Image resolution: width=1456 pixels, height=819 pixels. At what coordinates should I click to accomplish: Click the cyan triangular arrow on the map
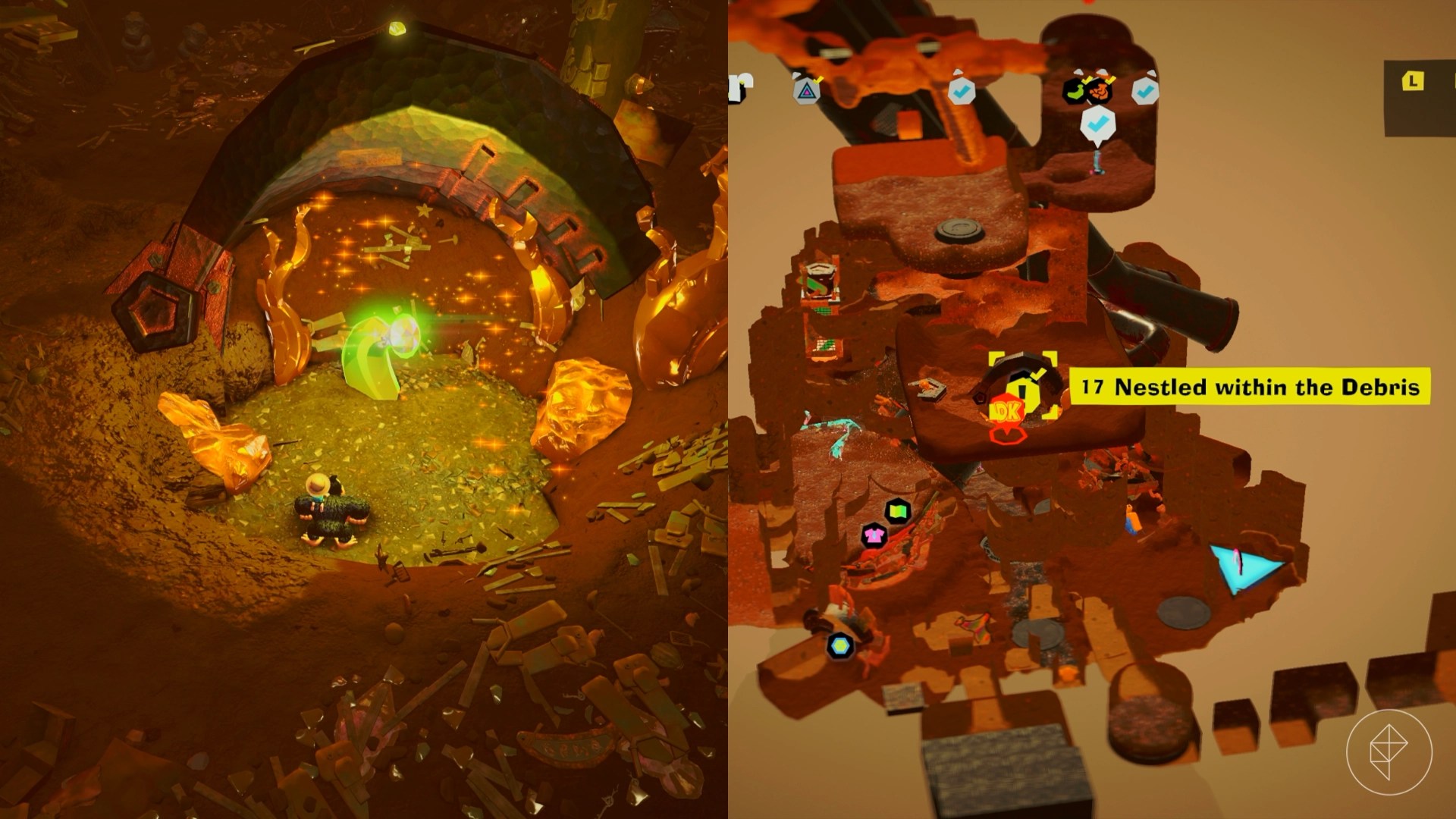[1242, 568]
